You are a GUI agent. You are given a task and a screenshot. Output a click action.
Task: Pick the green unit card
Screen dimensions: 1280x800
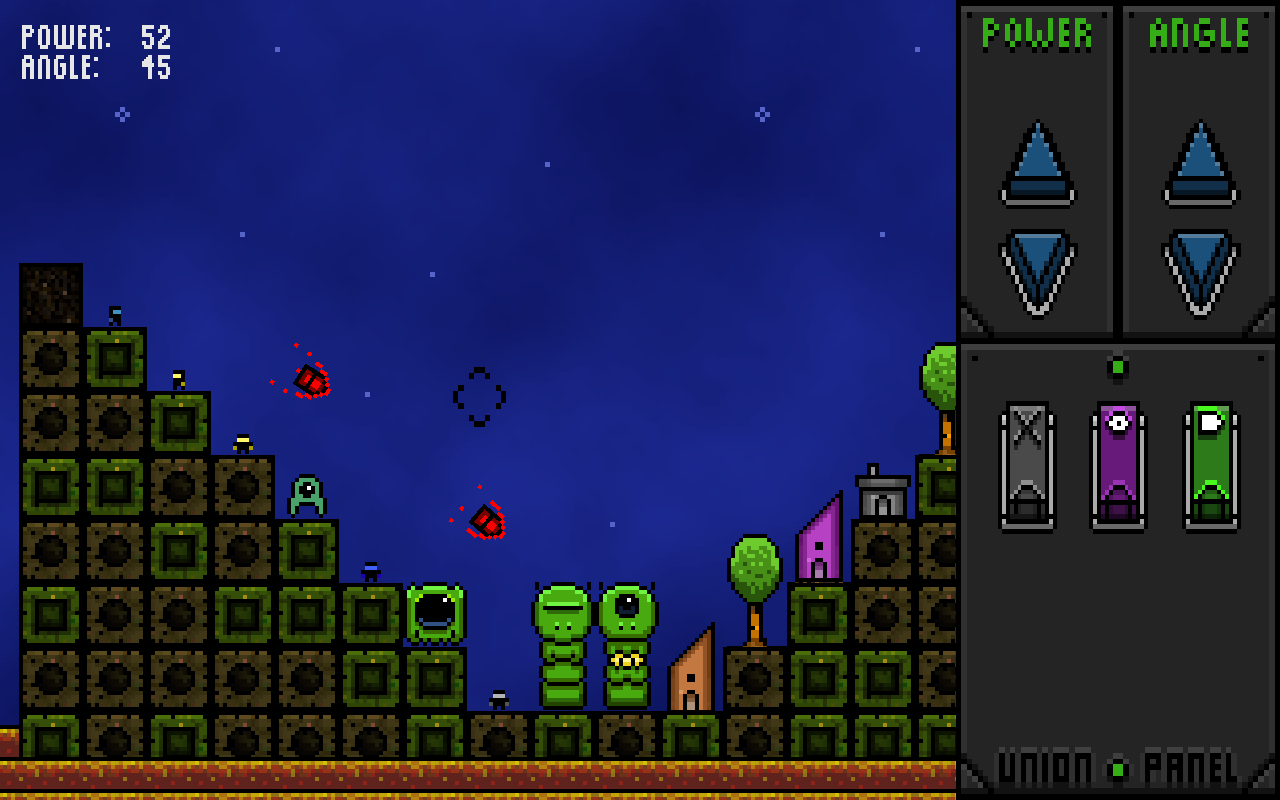pyautogui.click(x=1211, y=466)
